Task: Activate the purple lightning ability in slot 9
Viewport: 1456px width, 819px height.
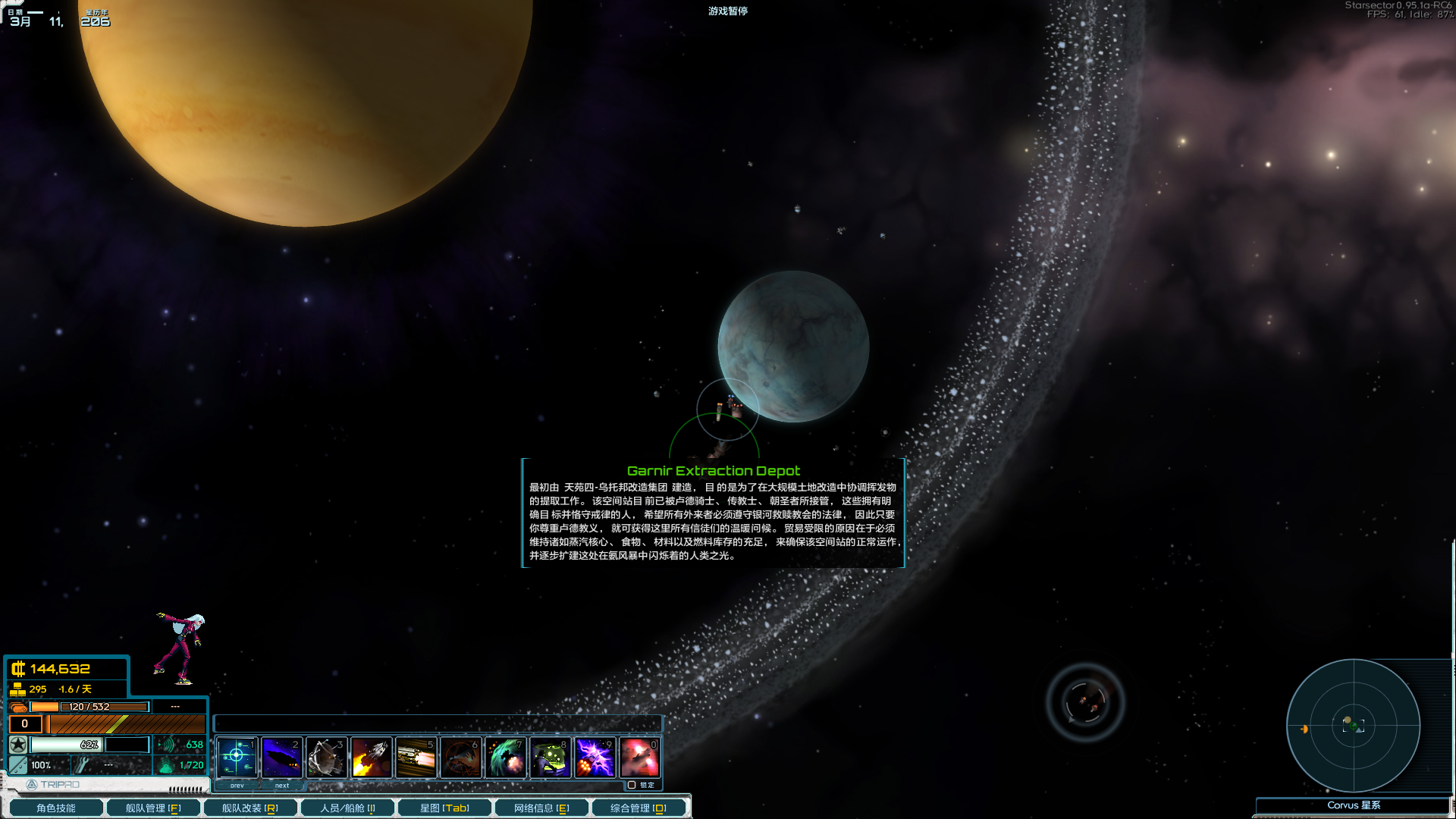Action: tap(595, 757)
